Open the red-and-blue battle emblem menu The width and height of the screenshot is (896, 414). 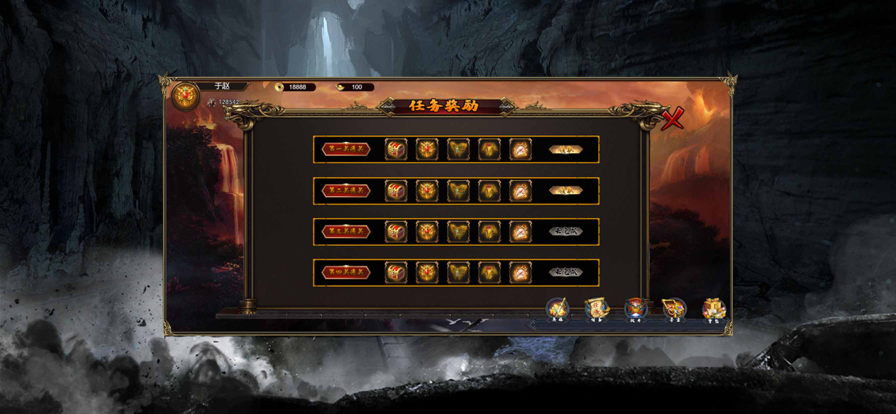(635, 308)
